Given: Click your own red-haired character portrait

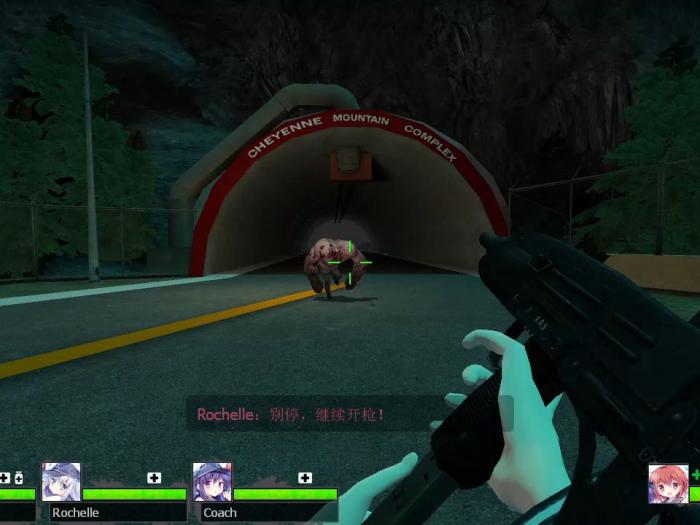Looking at the screenshot, I should coord(667,484).
